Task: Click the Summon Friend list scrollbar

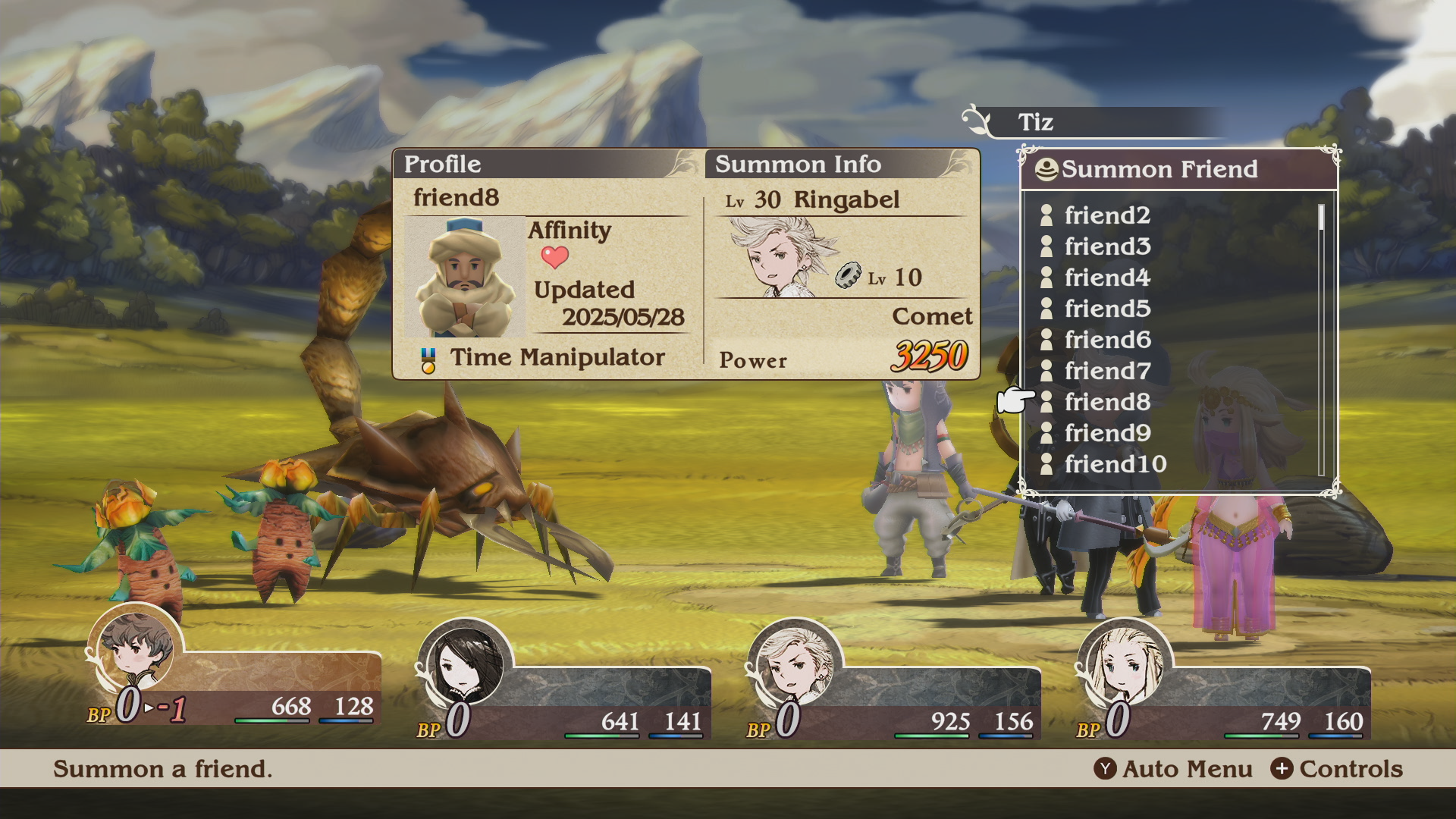Action: click(x=1321, y=339)
